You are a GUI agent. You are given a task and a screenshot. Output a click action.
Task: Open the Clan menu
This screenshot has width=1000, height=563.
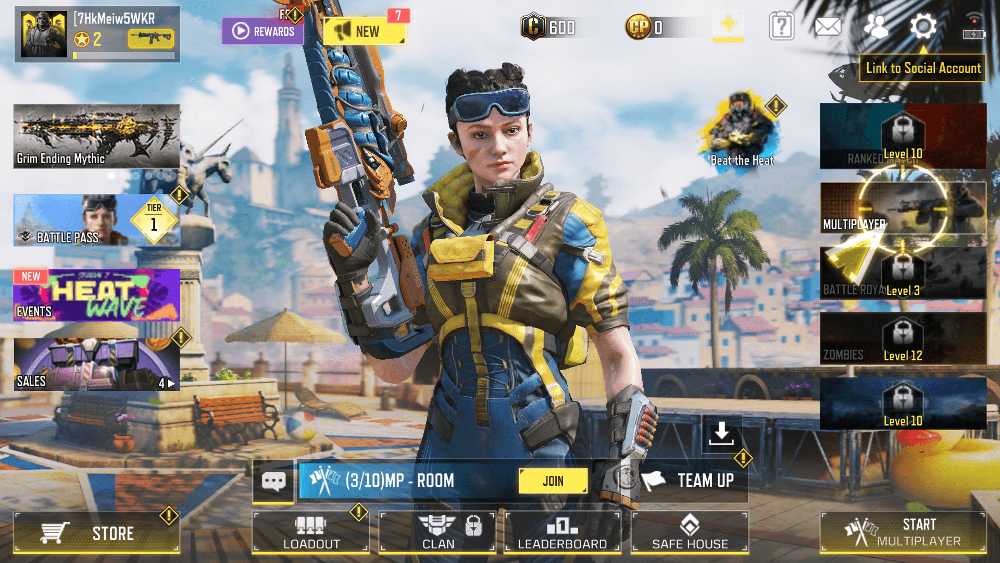point(437,533)
